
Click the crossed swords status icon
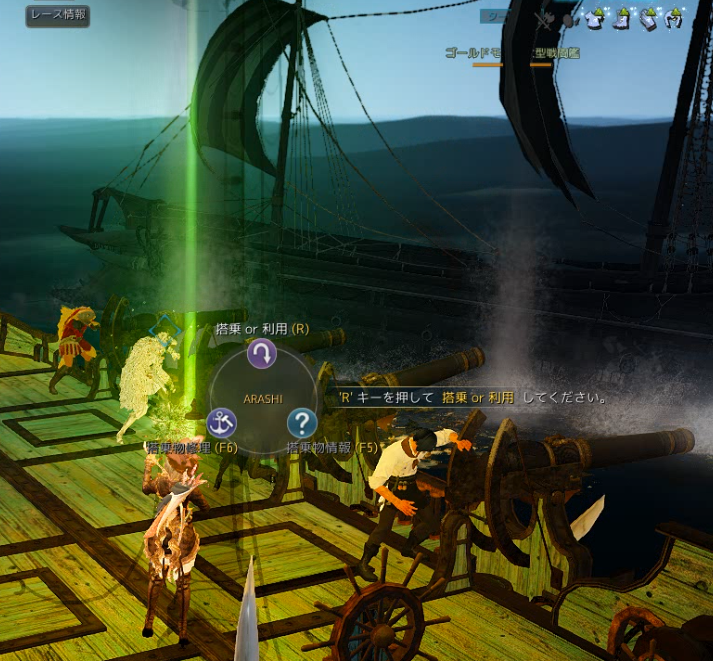tap(544, 20)
